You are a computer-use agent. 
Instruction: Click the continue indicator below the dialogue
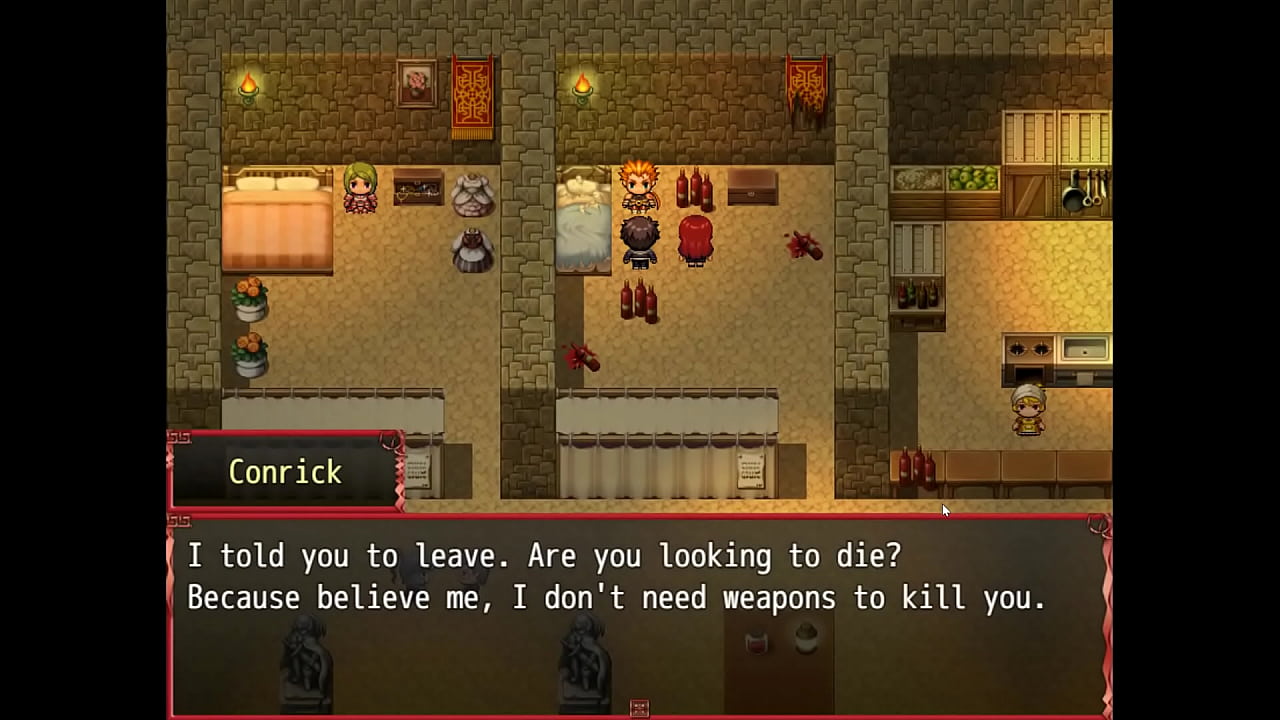640,708
